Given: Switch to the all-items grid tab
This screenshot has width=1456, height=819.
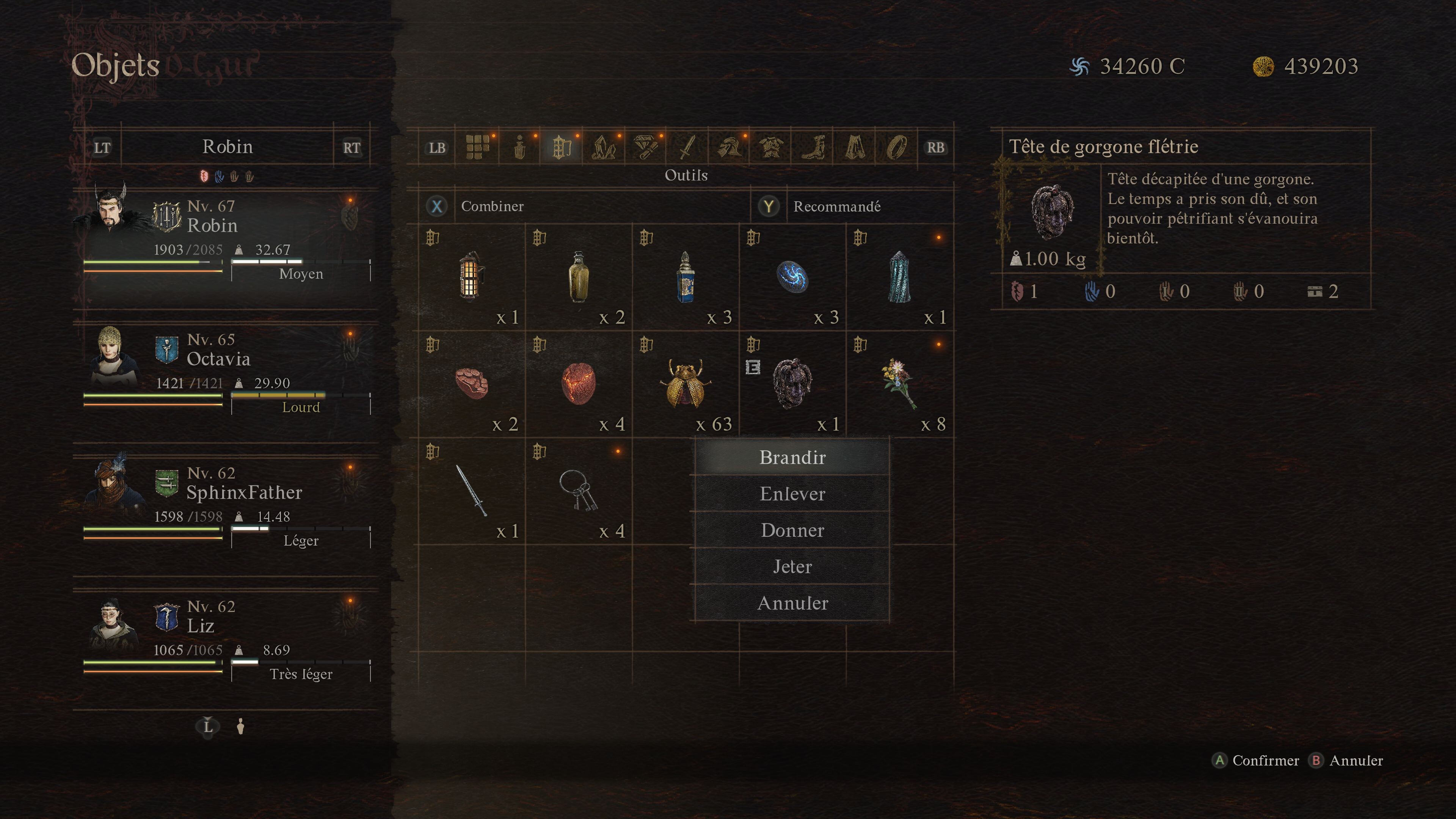Looking at the screenshot, I should [x=478, y=147].
